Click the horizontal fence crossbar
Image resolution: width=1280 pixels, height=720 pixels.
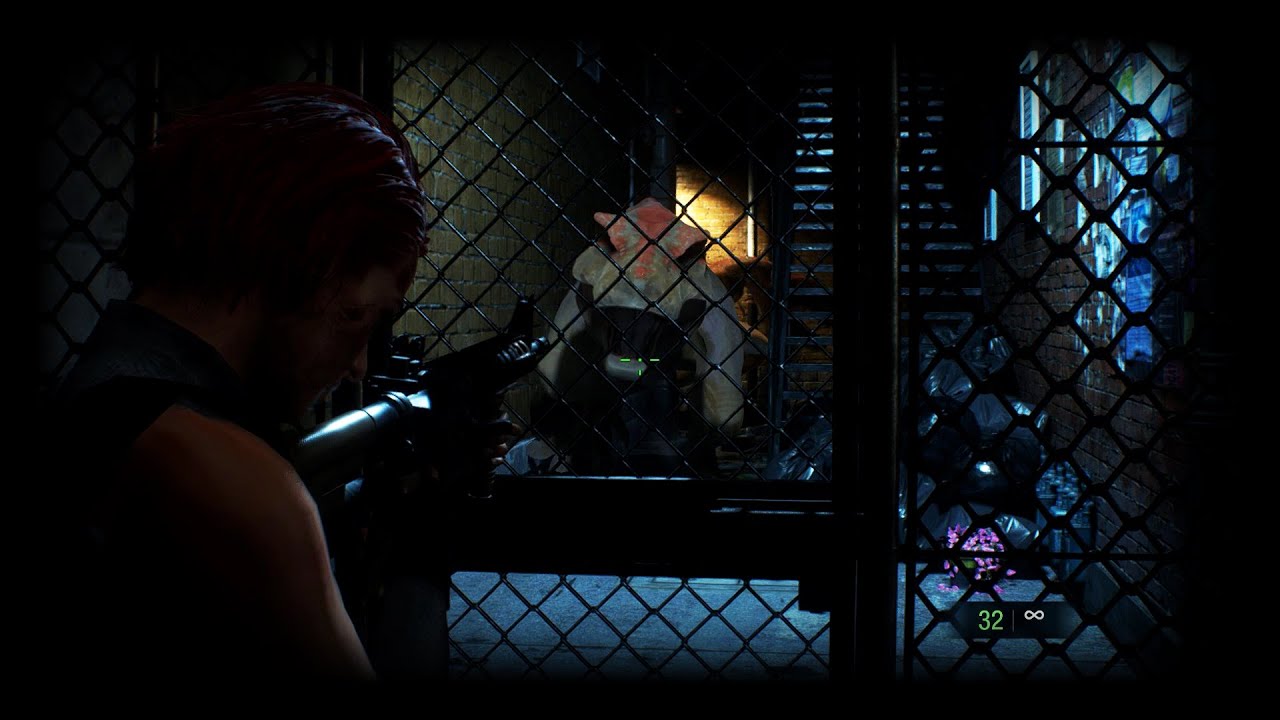coord(640,480)
